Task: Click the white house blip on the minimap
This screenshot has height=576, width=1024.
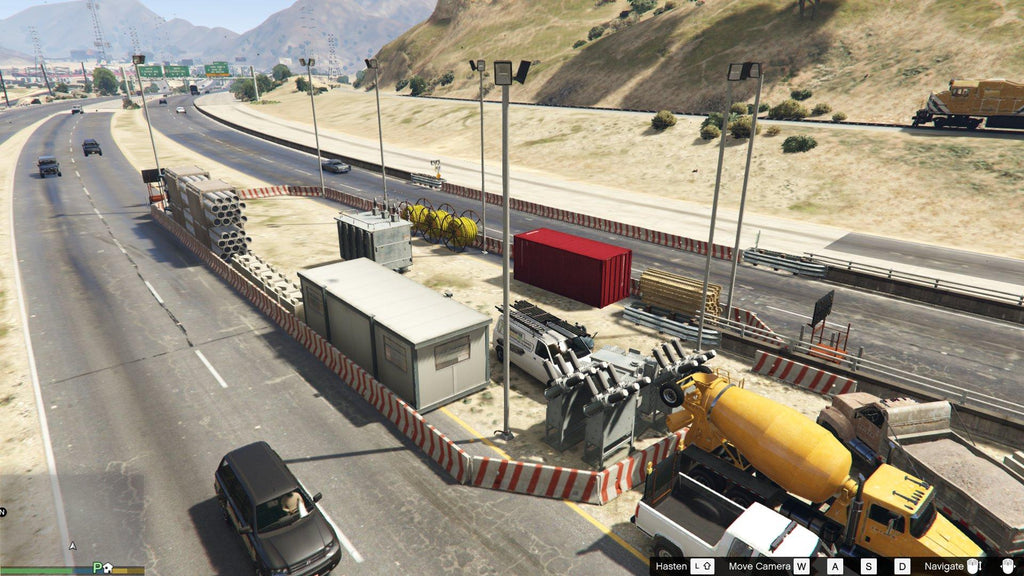Action: pos(108,568)
